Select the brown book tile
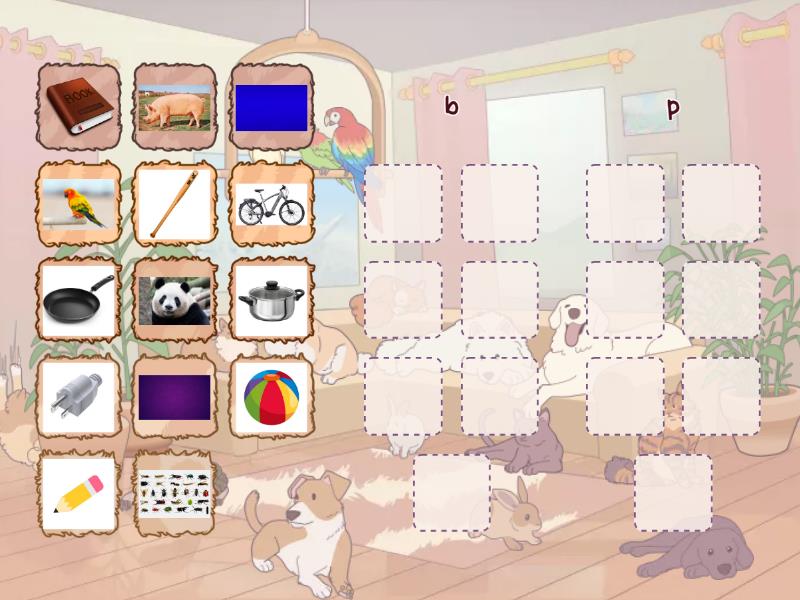Viewport: 800px width, 600px height. tap(79, 107)
